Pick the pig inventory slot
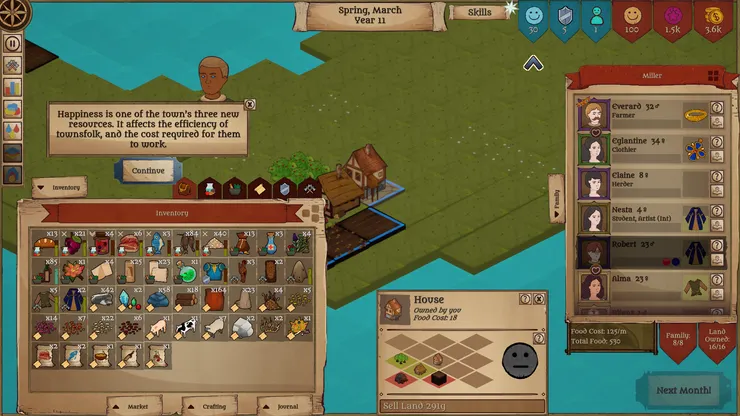Viewport: 740px width, 416px height. click(156, 327)
